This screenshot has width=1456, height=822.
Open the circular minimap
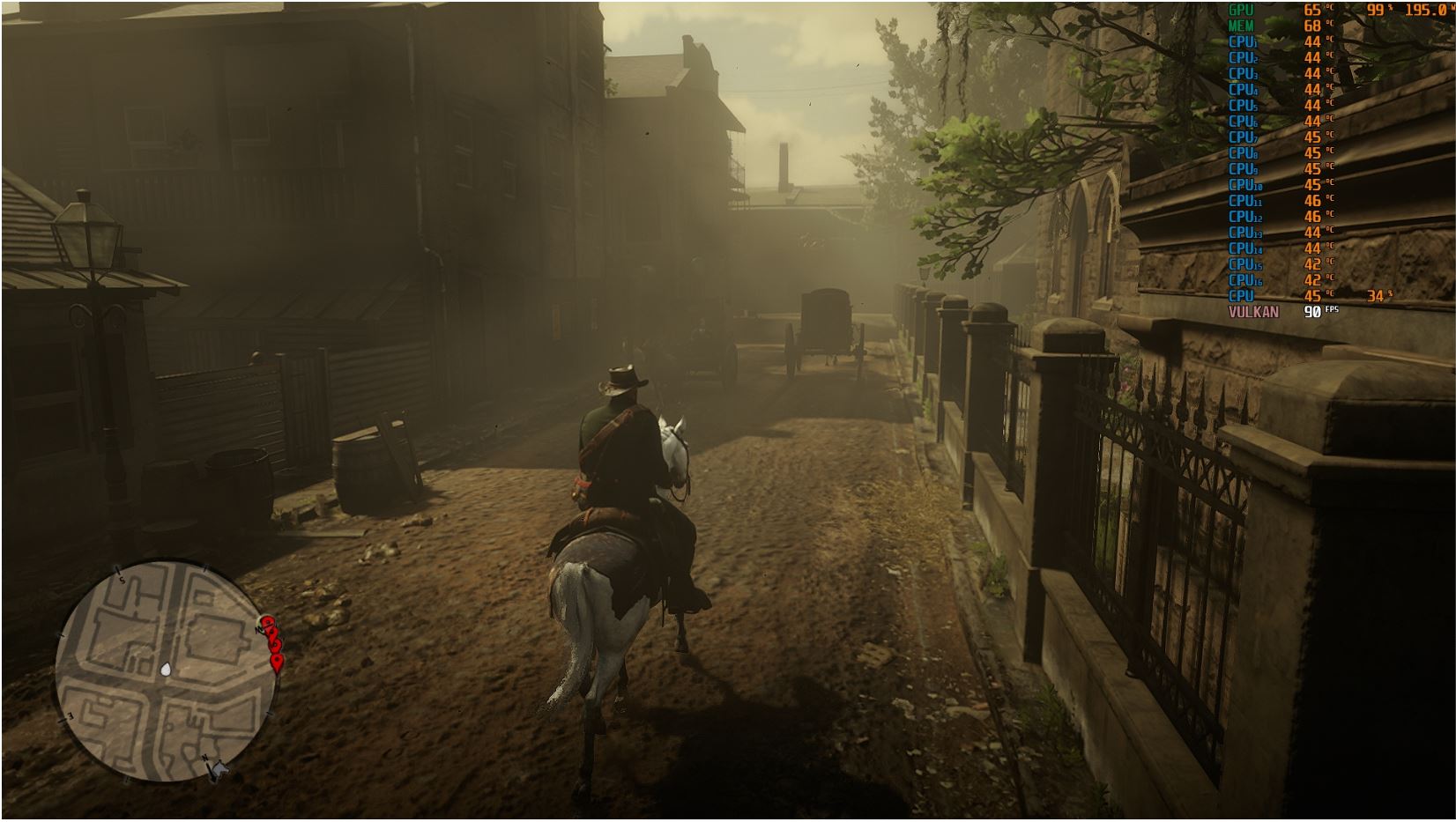166,671
